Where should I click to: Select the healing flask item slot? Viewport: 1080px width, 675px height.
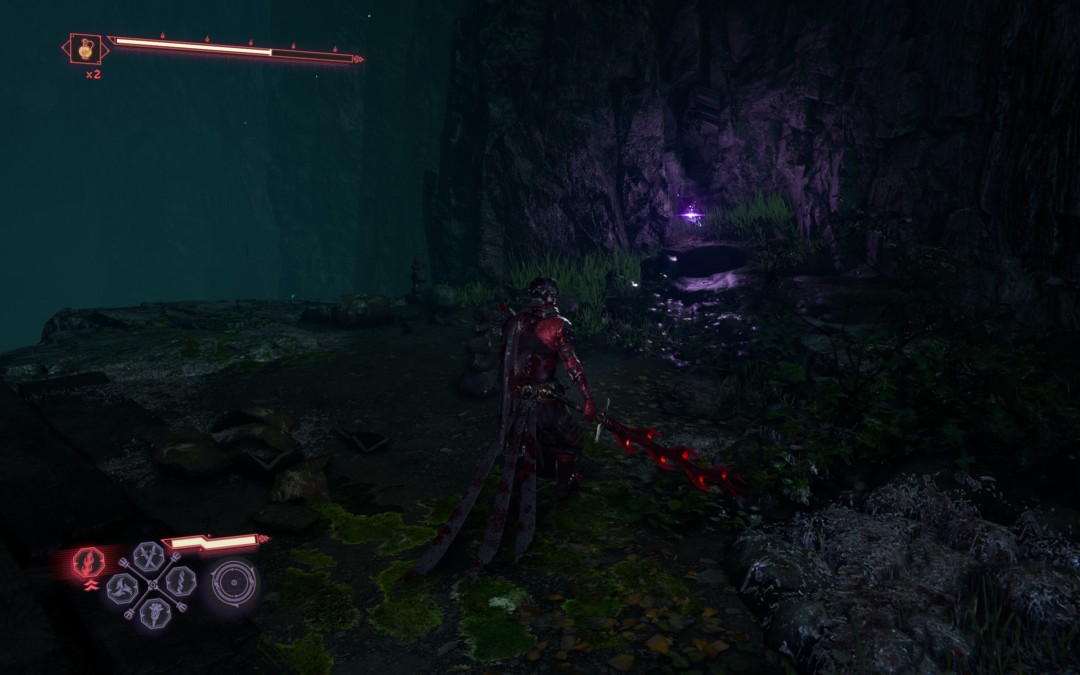85,48
